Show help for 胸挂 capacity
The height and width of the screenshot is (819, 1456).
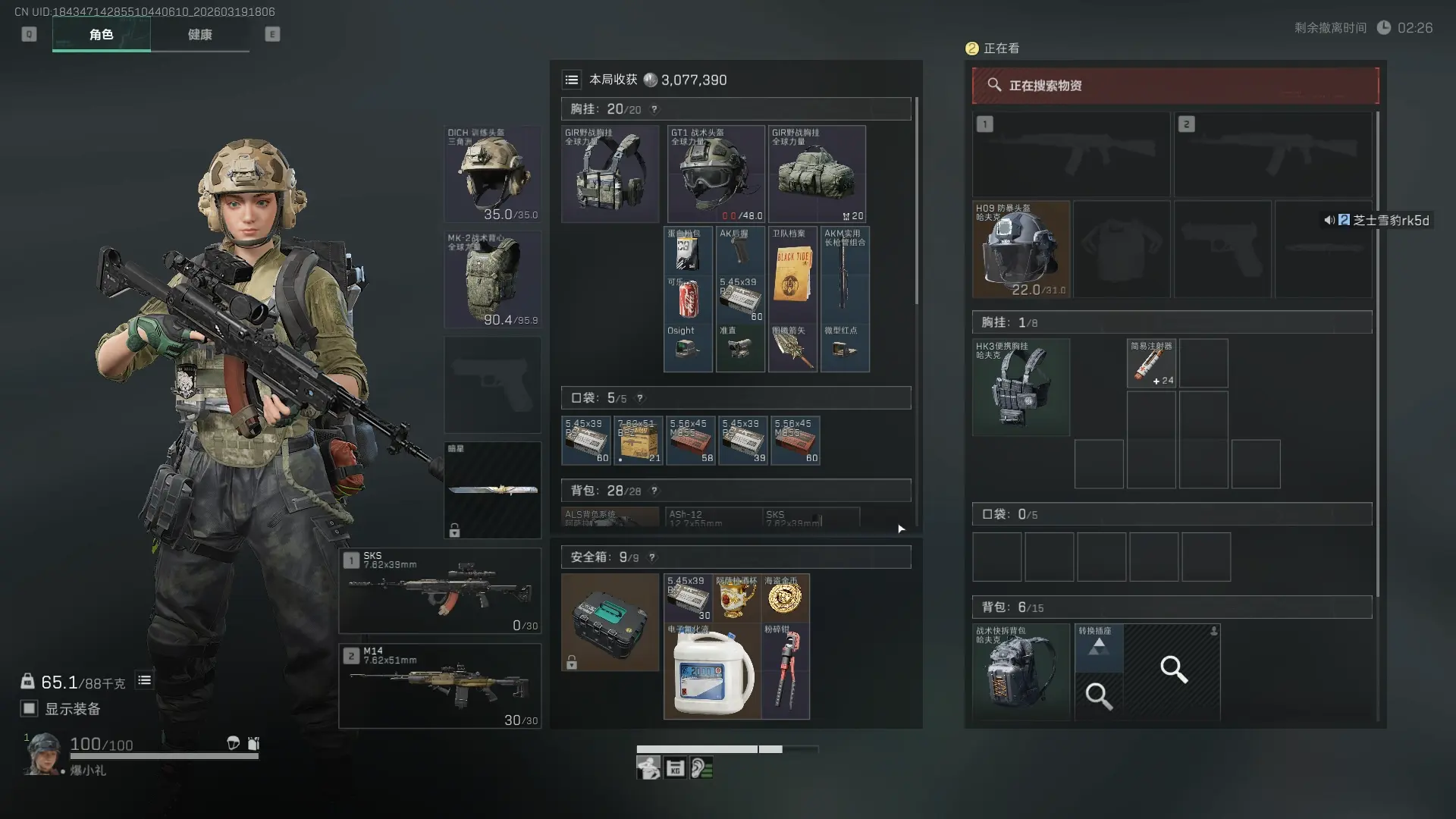click(x=654, y=109)
